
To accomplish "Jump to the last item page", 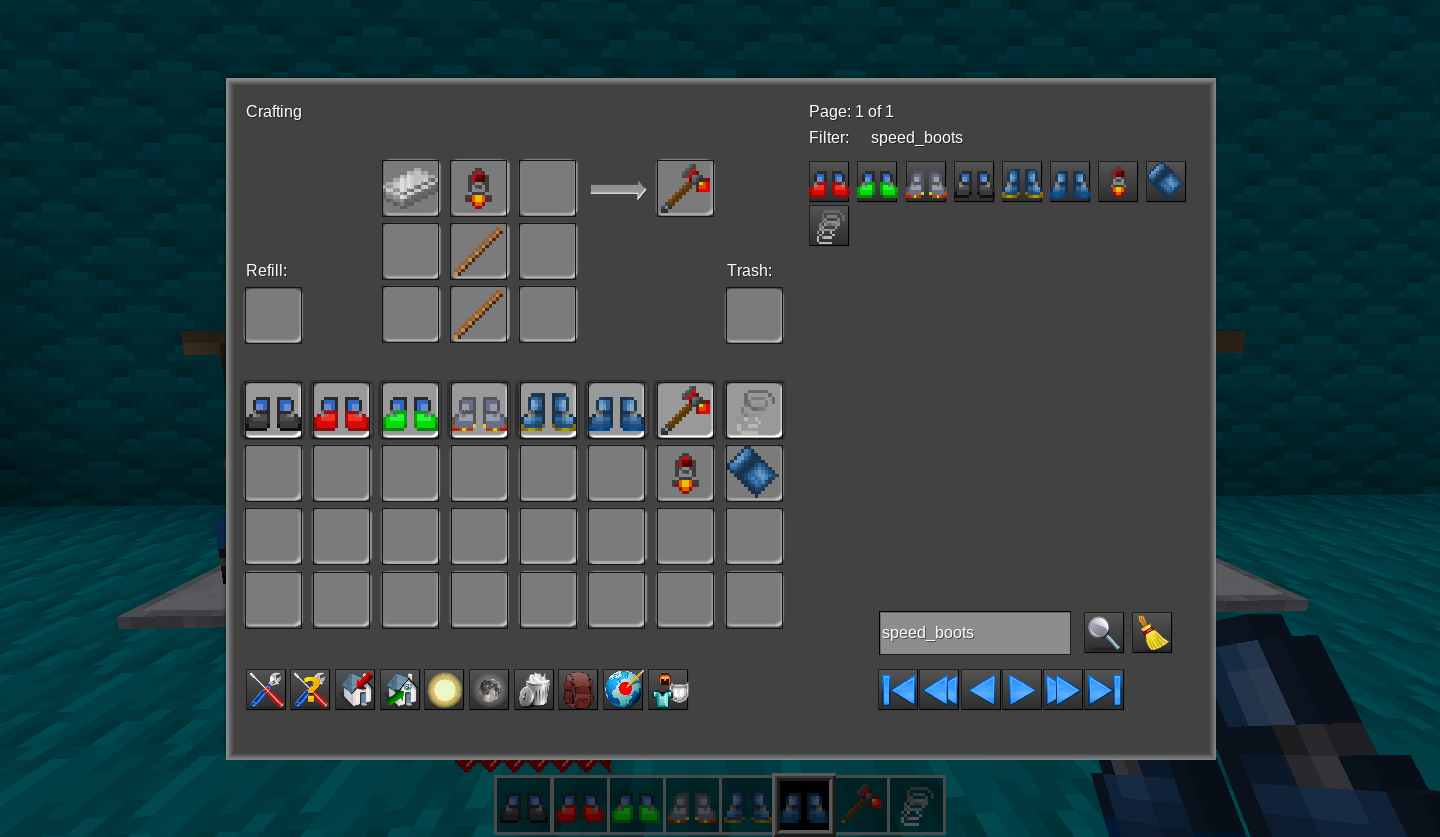I will pyautogui.click(x=1104, y=690).
